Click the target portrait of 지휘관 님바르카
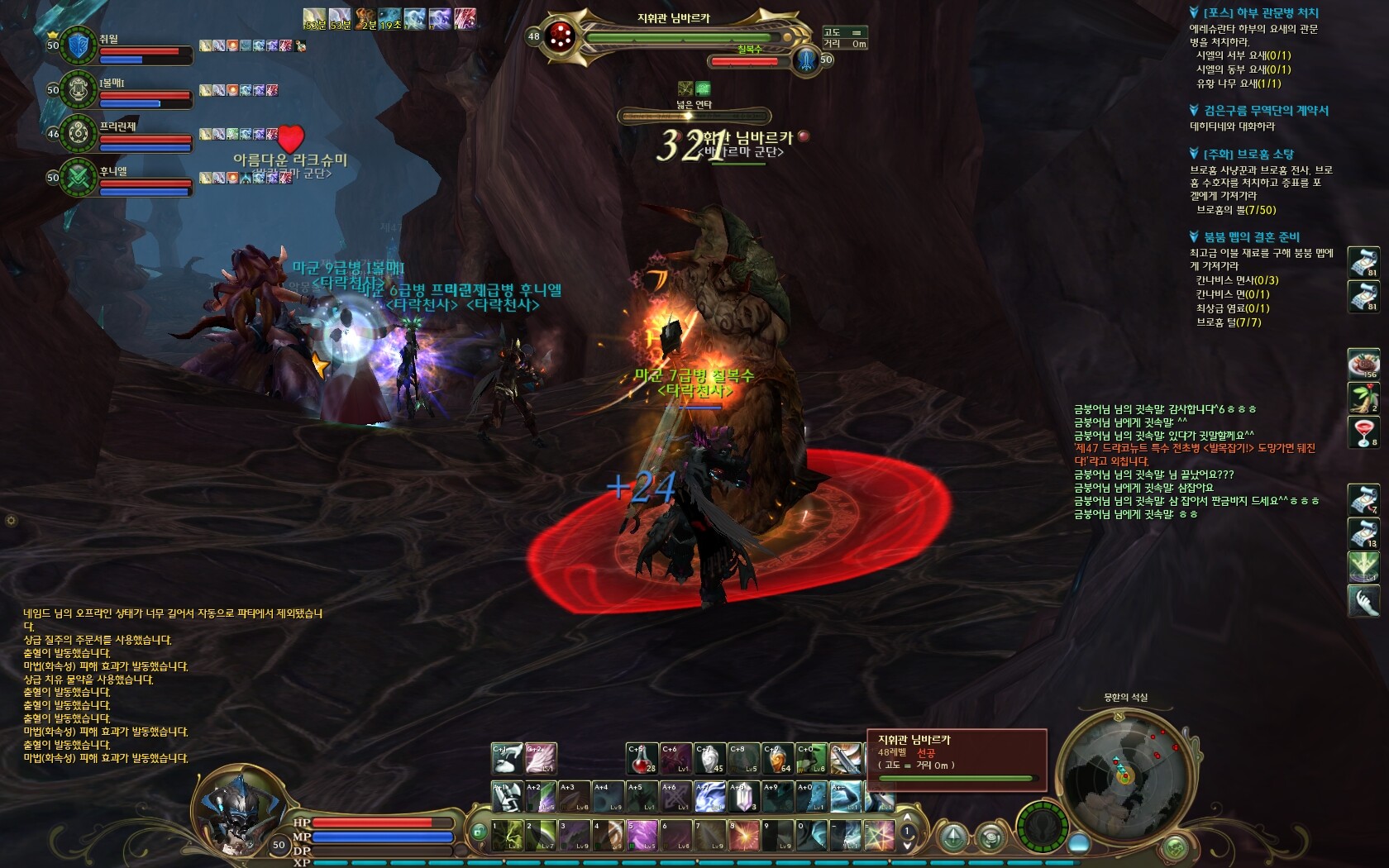The image size is (1389, 868). 561,36
